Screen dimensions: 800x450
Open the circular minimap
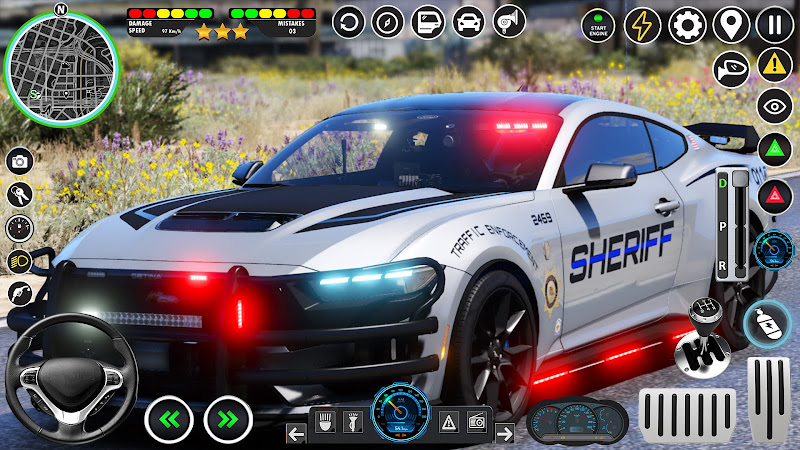pos(60,68)
